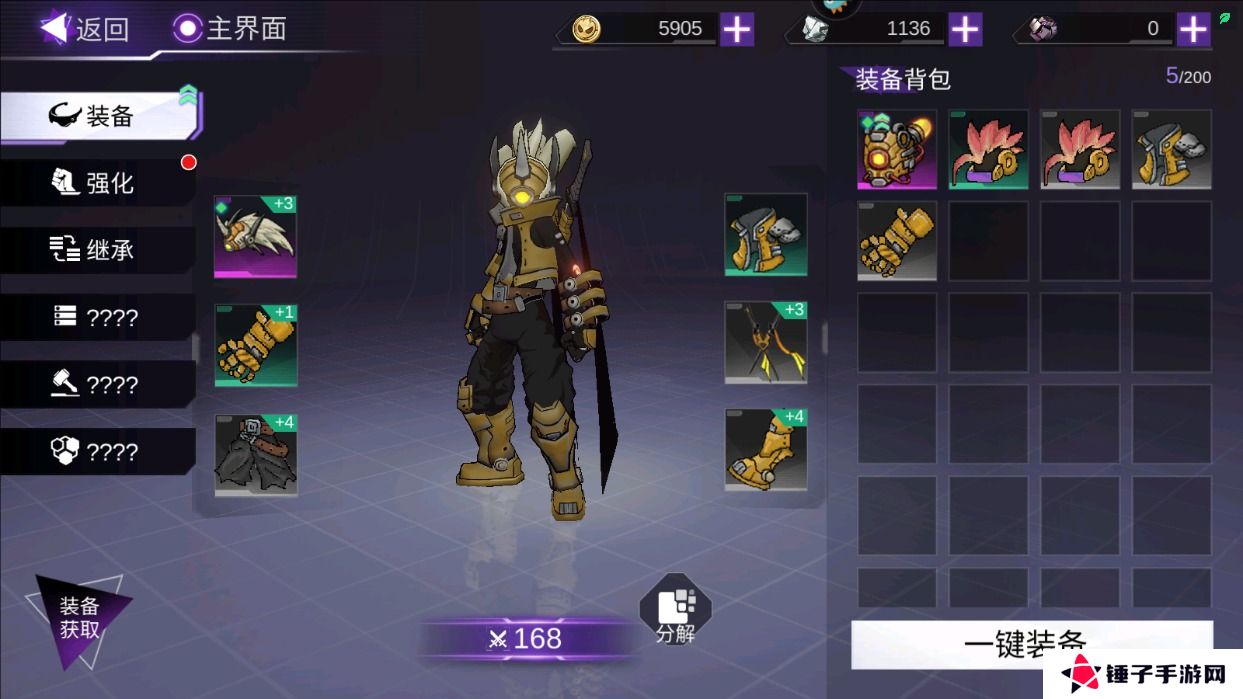1243x699 pixels.
Task: Open the 继承 inherit tab
Action: 97,250
